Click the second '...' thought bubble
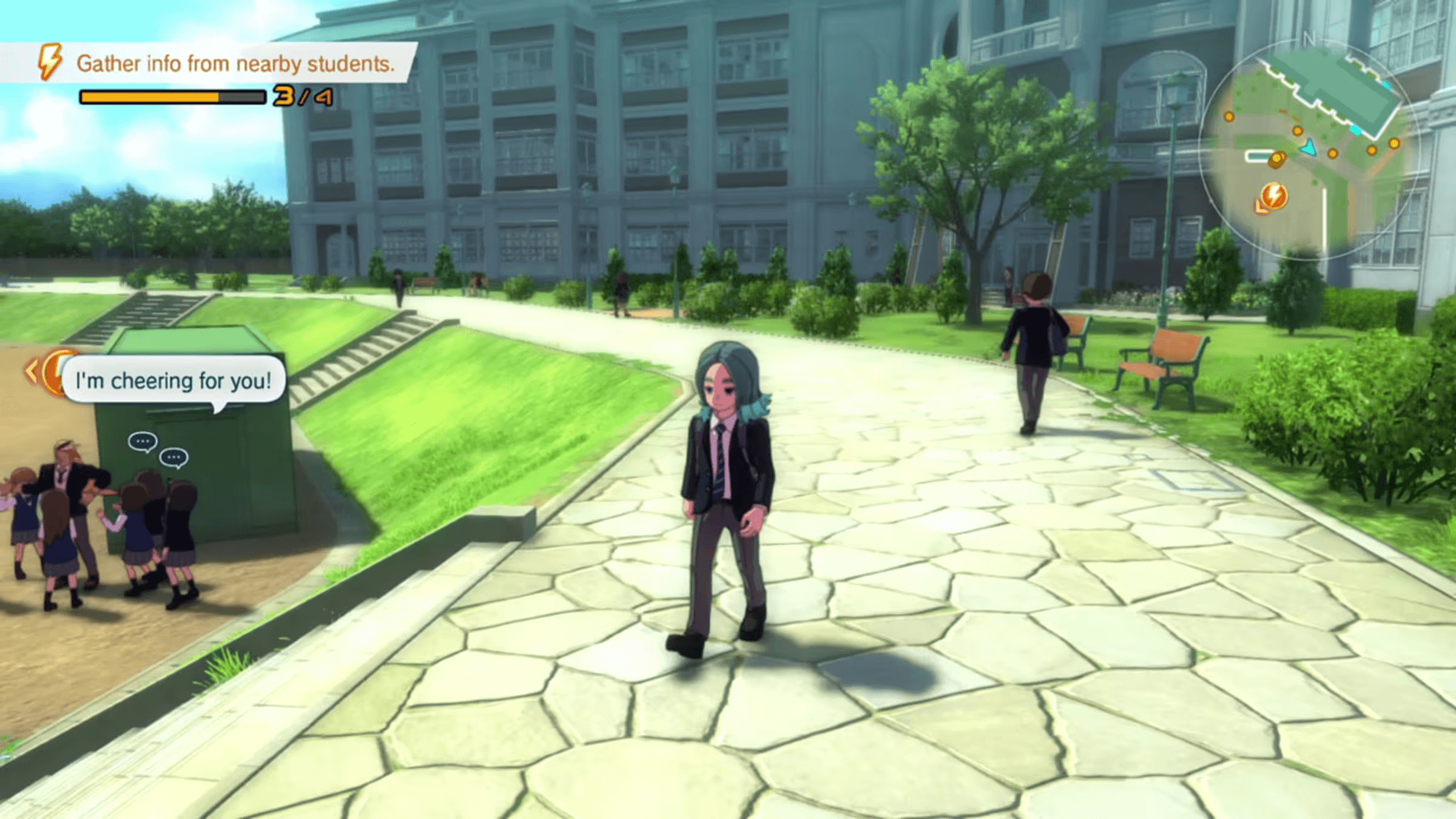 point(174,457)
